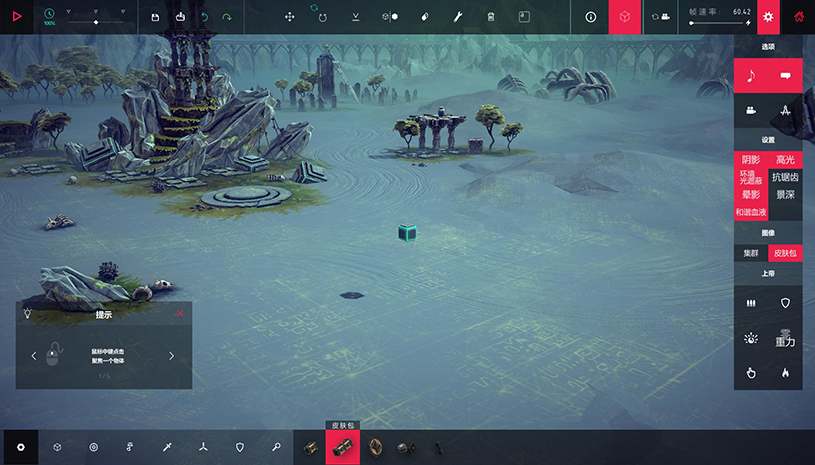Switch to the 集群 option
The image size is (815, 465).
click(x=751, y=253)
